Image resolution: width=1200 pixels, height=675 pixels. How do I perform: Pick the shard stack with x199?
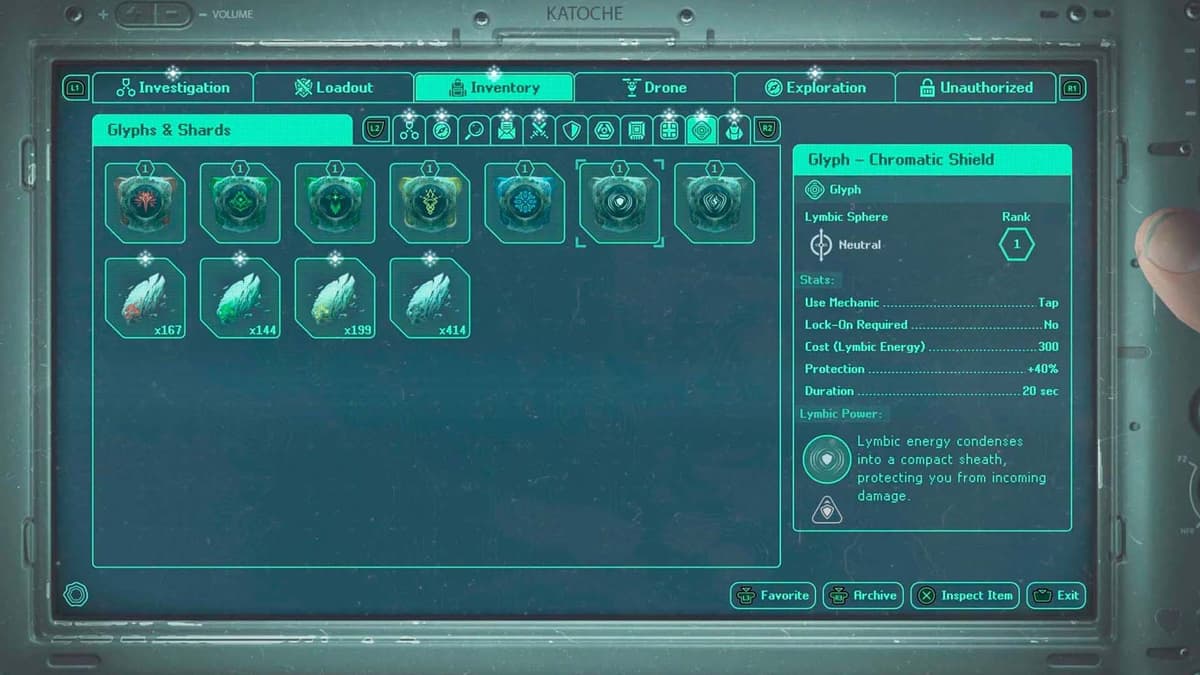tap(335, 298)
